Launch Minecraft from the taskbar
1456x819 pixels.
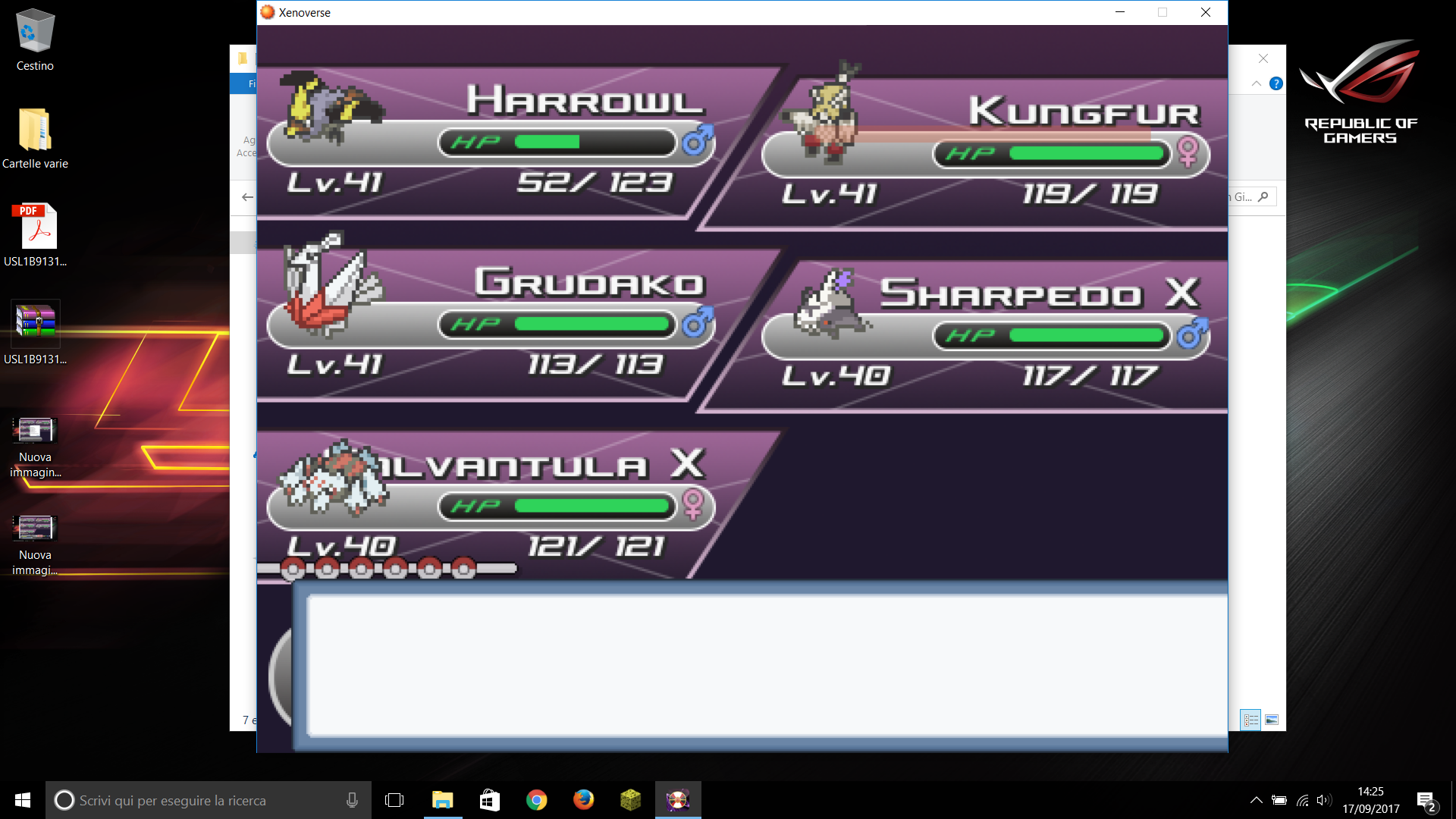click(630, 800)
